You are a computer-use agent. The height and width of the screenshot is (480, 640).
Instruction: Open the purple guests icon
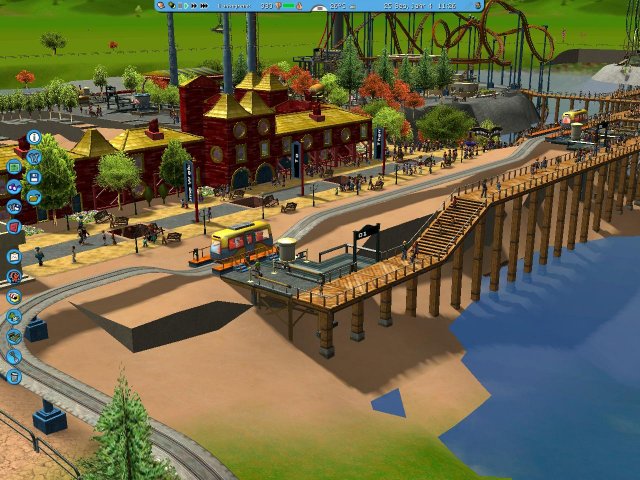click(14, 187)
